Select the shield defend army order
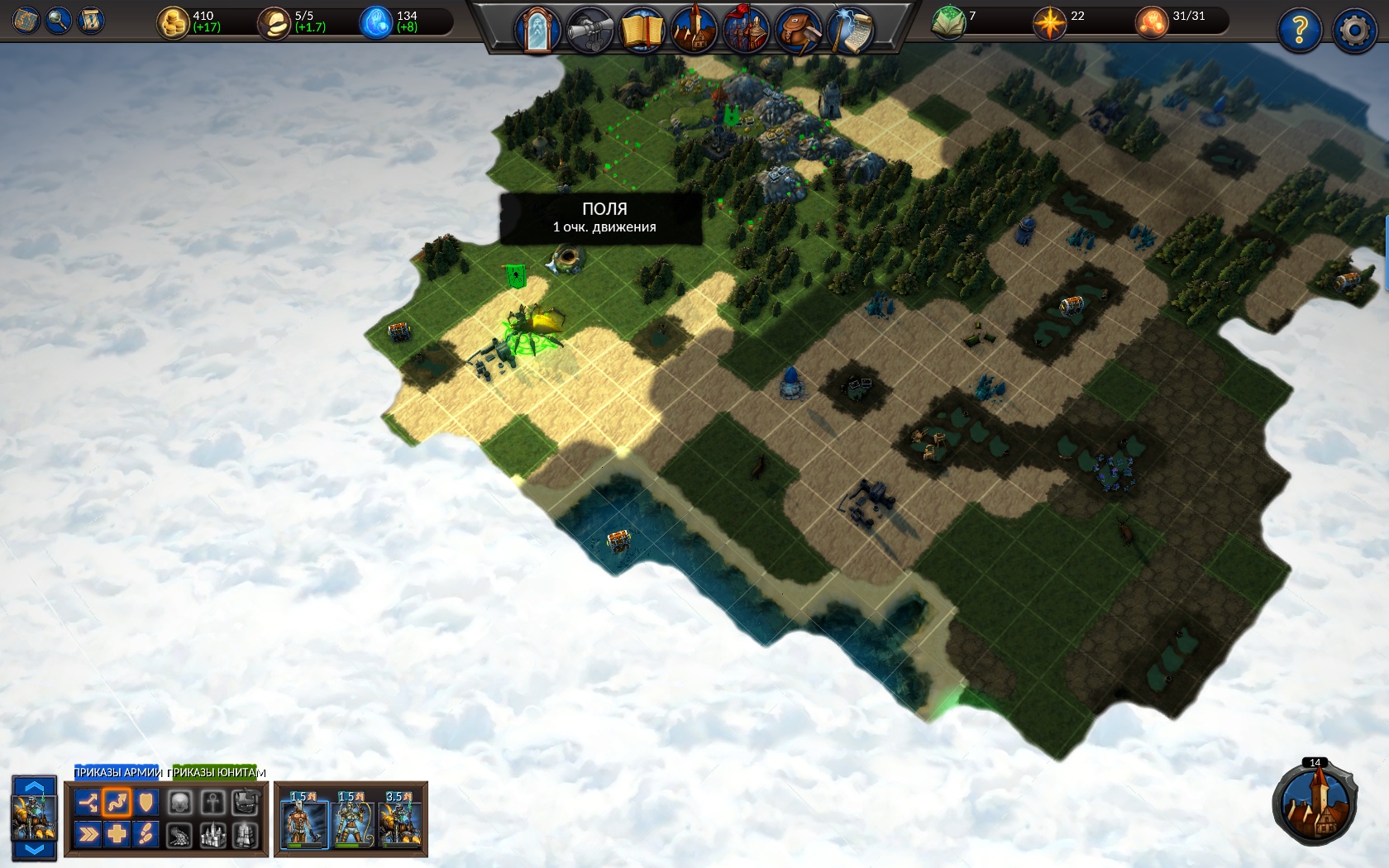Screen dimensions: 1389x868 click(x=146, y=802)
